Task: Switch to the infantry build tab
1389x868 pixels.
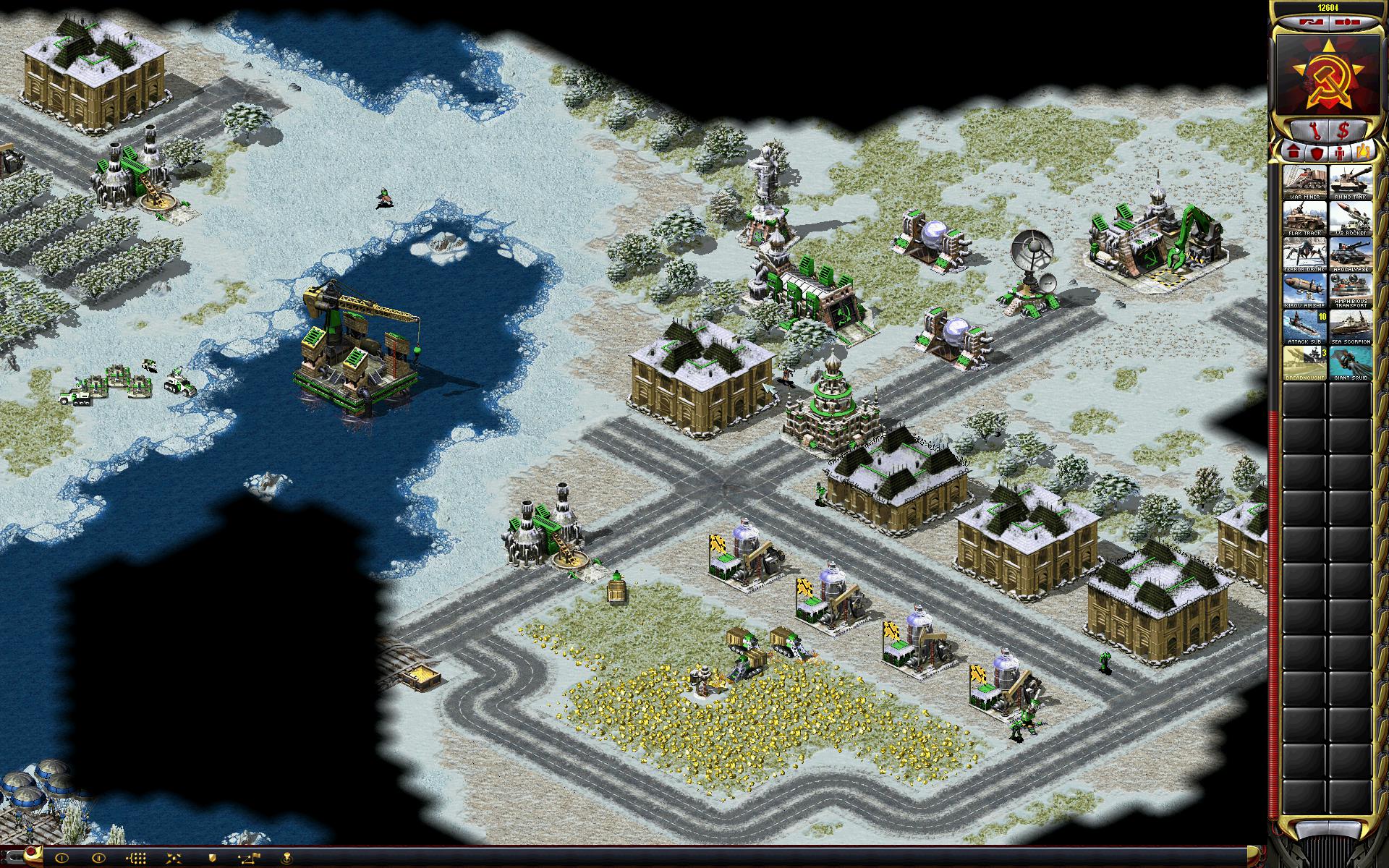Action: [1340, 153]
